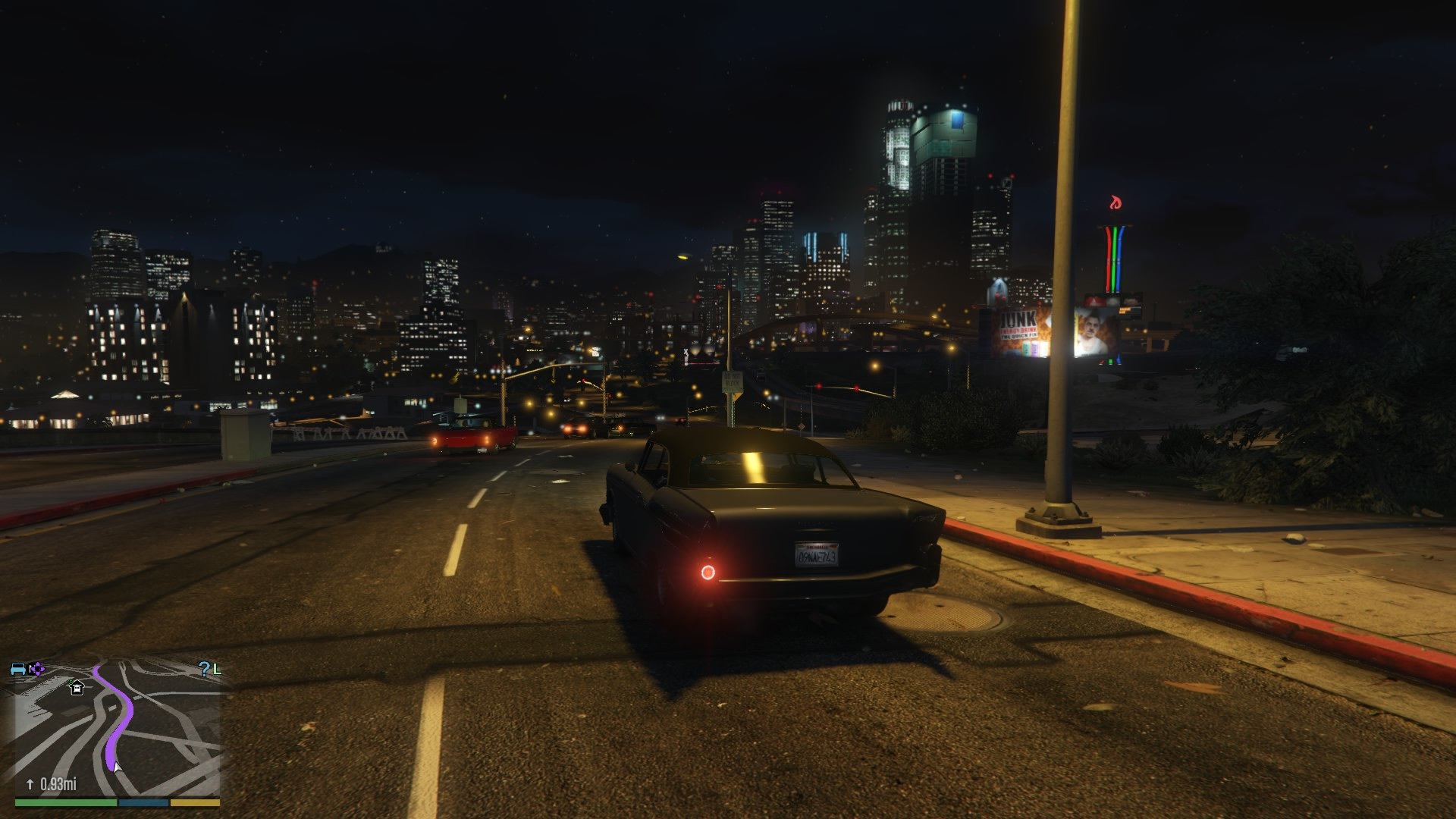Click the green health bar below the minimap
Image resolution: width=1456 pixels, height=819 pixels.
point(64,802)
